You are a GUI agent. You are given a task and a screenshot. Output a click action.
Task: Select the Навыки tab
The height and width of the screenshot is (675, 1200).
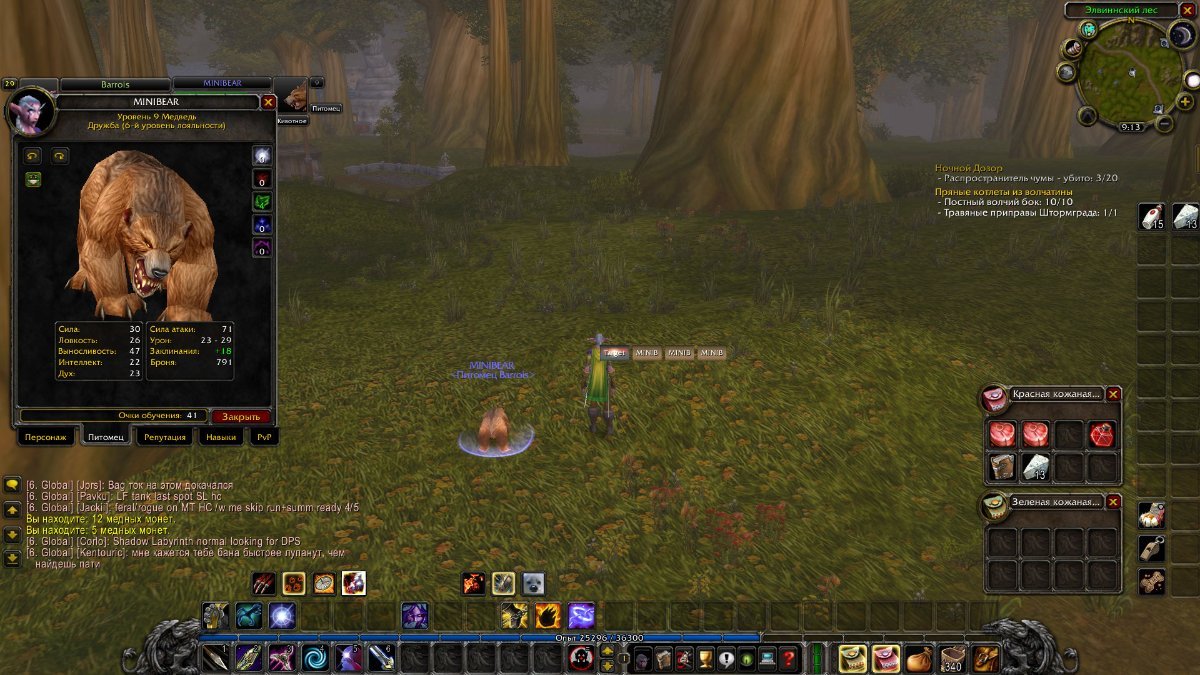click(220, 437)
